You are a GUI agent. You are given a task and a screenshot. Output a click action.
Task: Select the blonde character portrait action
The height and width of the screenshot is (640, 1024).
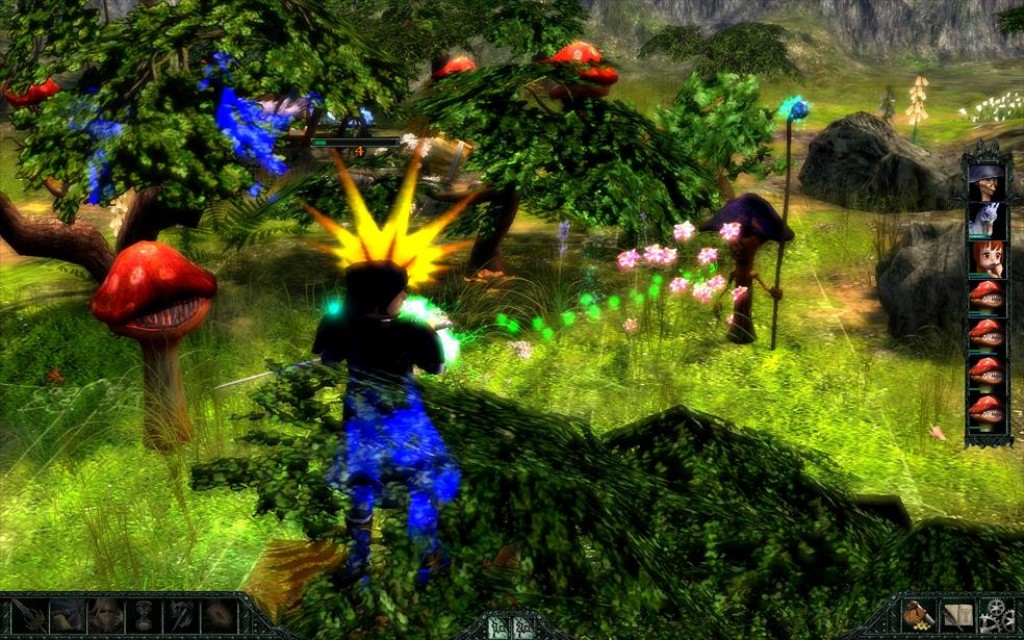106,615
